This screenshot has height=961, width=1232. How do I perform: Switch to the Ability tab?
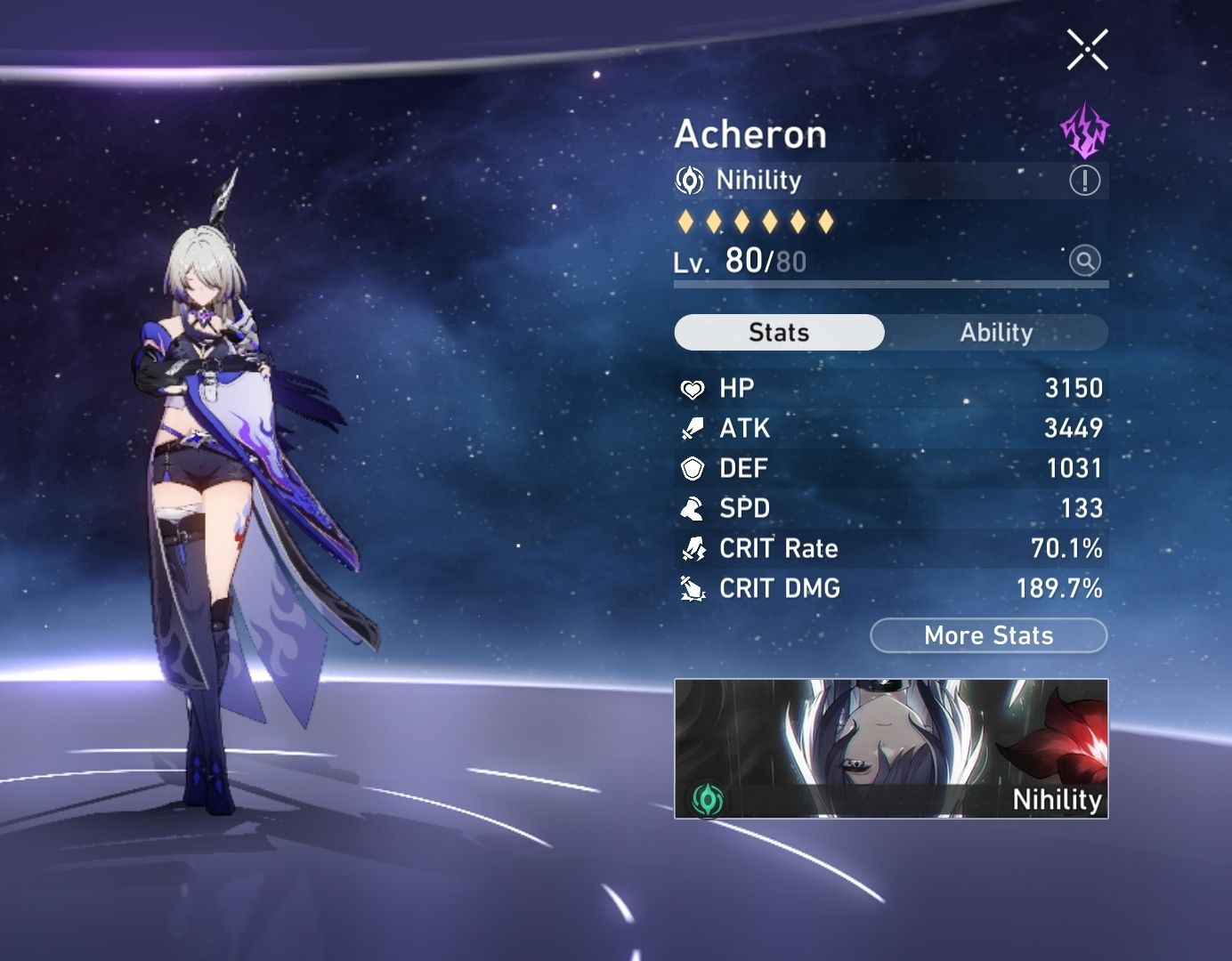coord(996,332)
